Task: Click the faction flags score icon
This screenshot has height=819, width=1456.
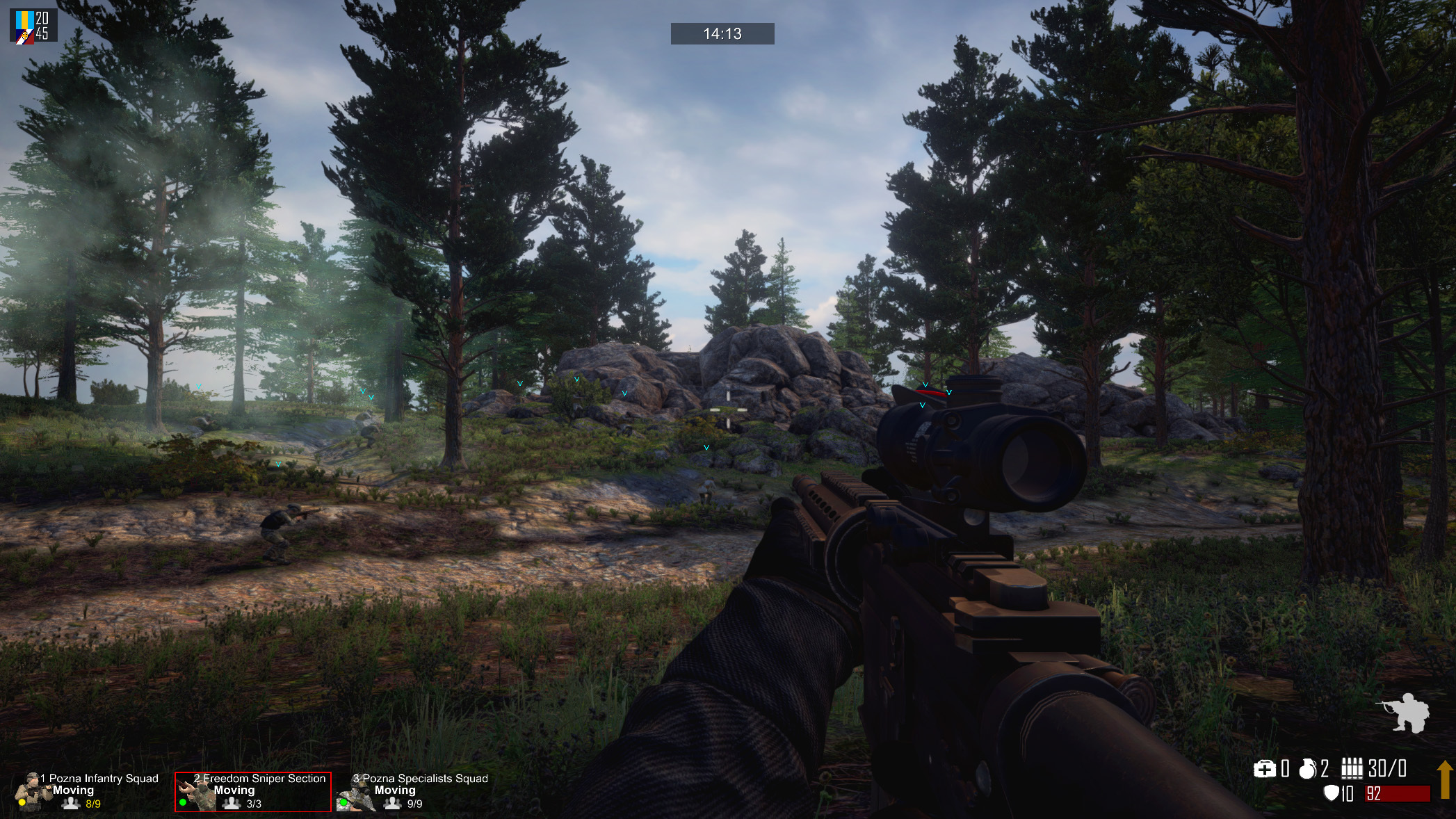Action: (x=25, y=26)
